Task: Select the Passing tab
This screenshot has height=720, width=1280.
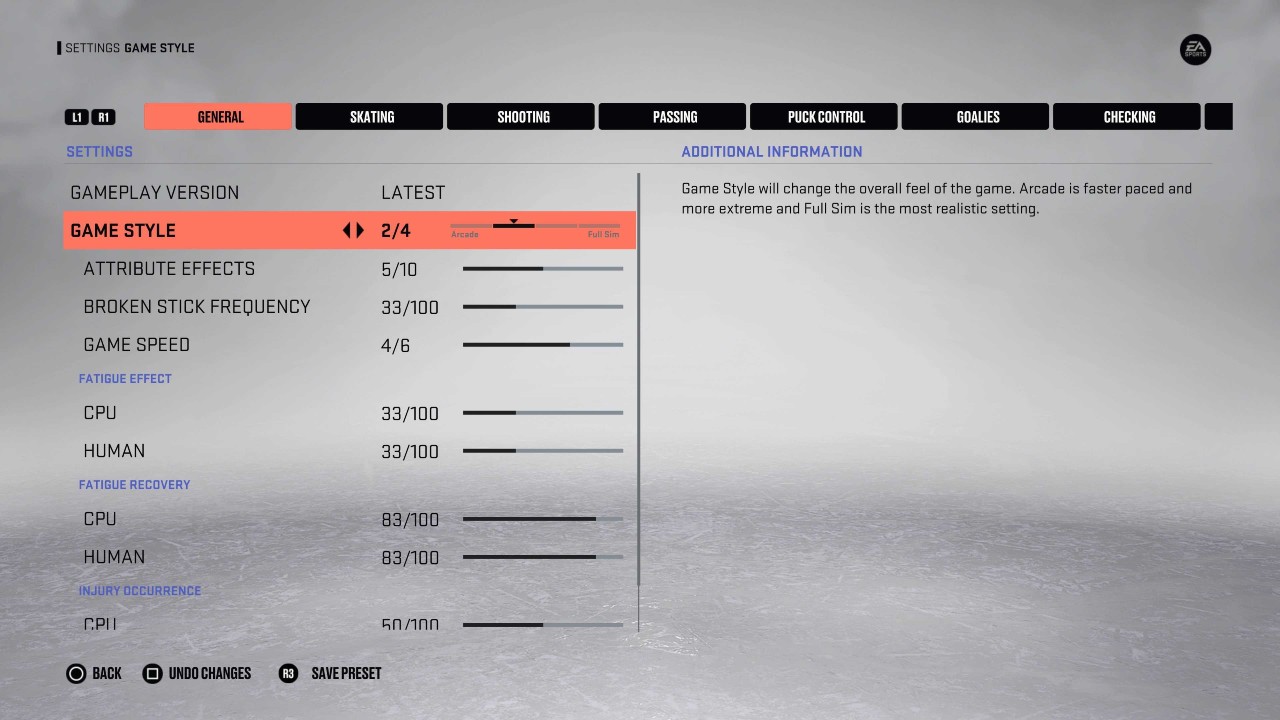Action: pyautogui.click(x=672, y=116)
